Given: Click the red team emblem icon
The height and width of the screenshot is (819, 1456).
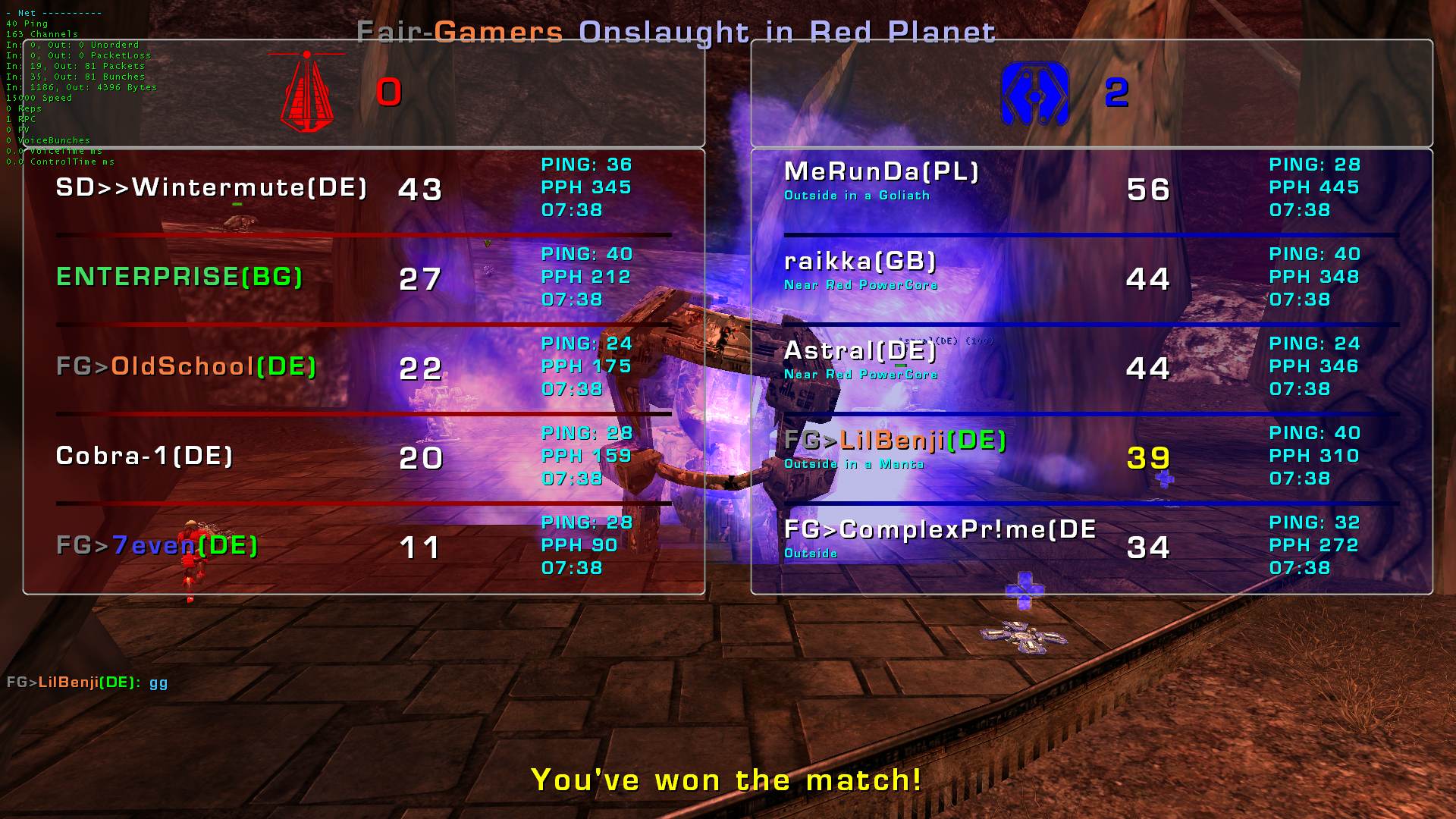Looking at the screenshot, I should click(x=307, y=92).
